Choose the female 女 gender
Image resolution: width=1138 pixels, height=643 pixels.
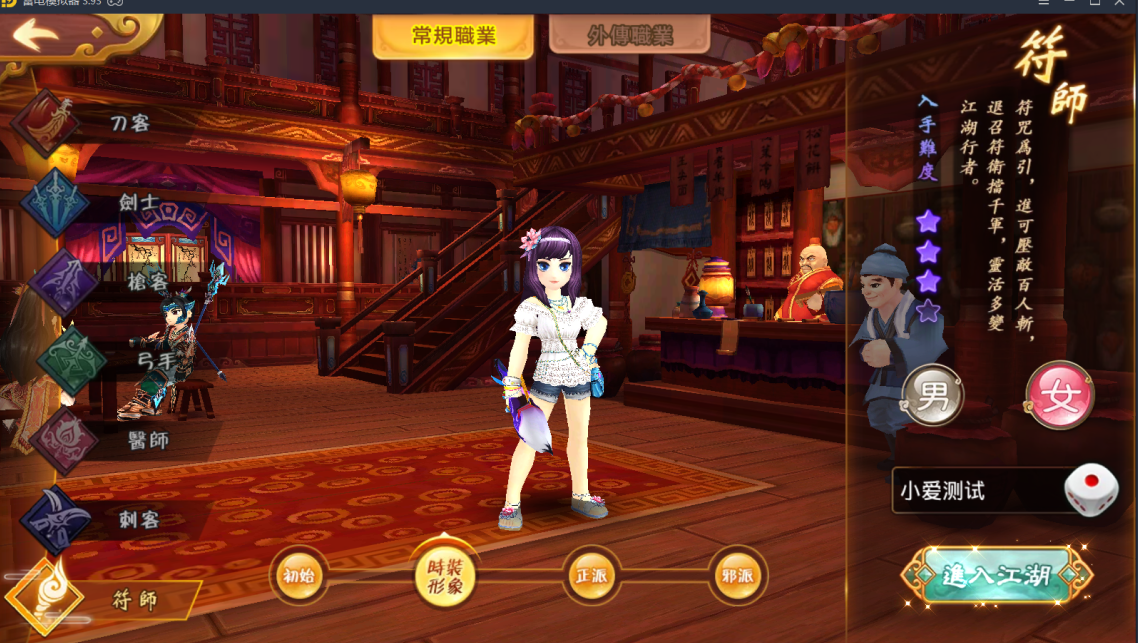pyautogui.click(x=1059, y=395)
